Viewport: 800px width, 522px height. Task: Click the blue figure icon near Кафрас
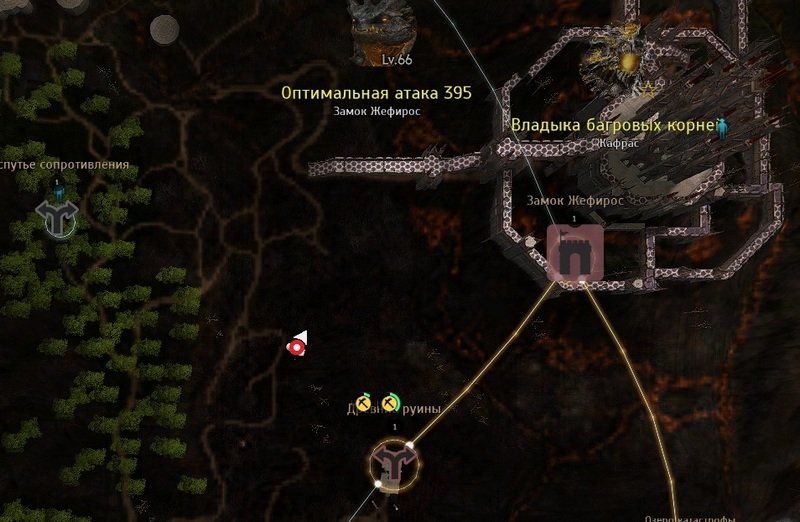point(723,126)
